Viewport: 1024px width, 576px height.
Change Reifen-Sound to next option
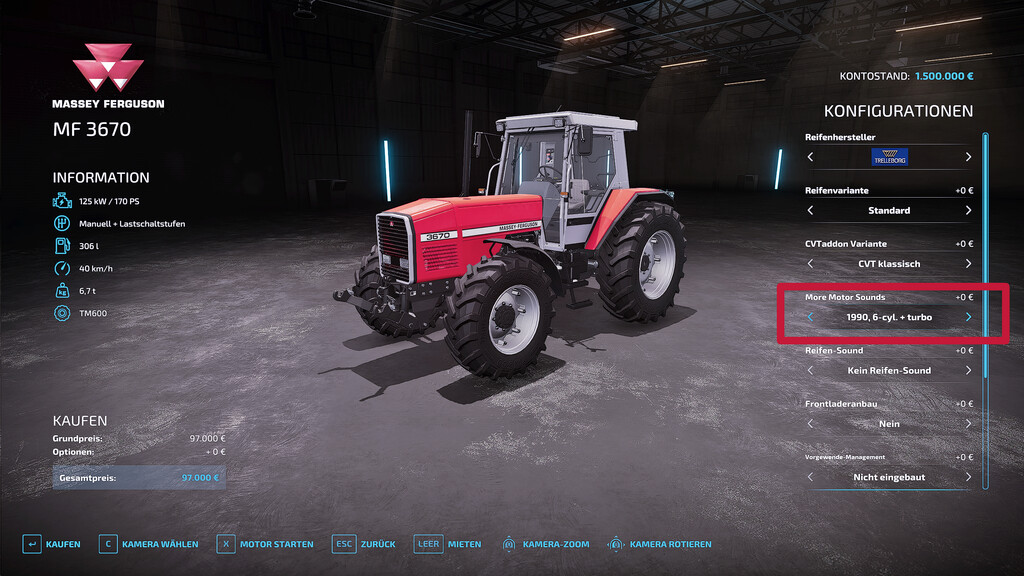point(968,371)
